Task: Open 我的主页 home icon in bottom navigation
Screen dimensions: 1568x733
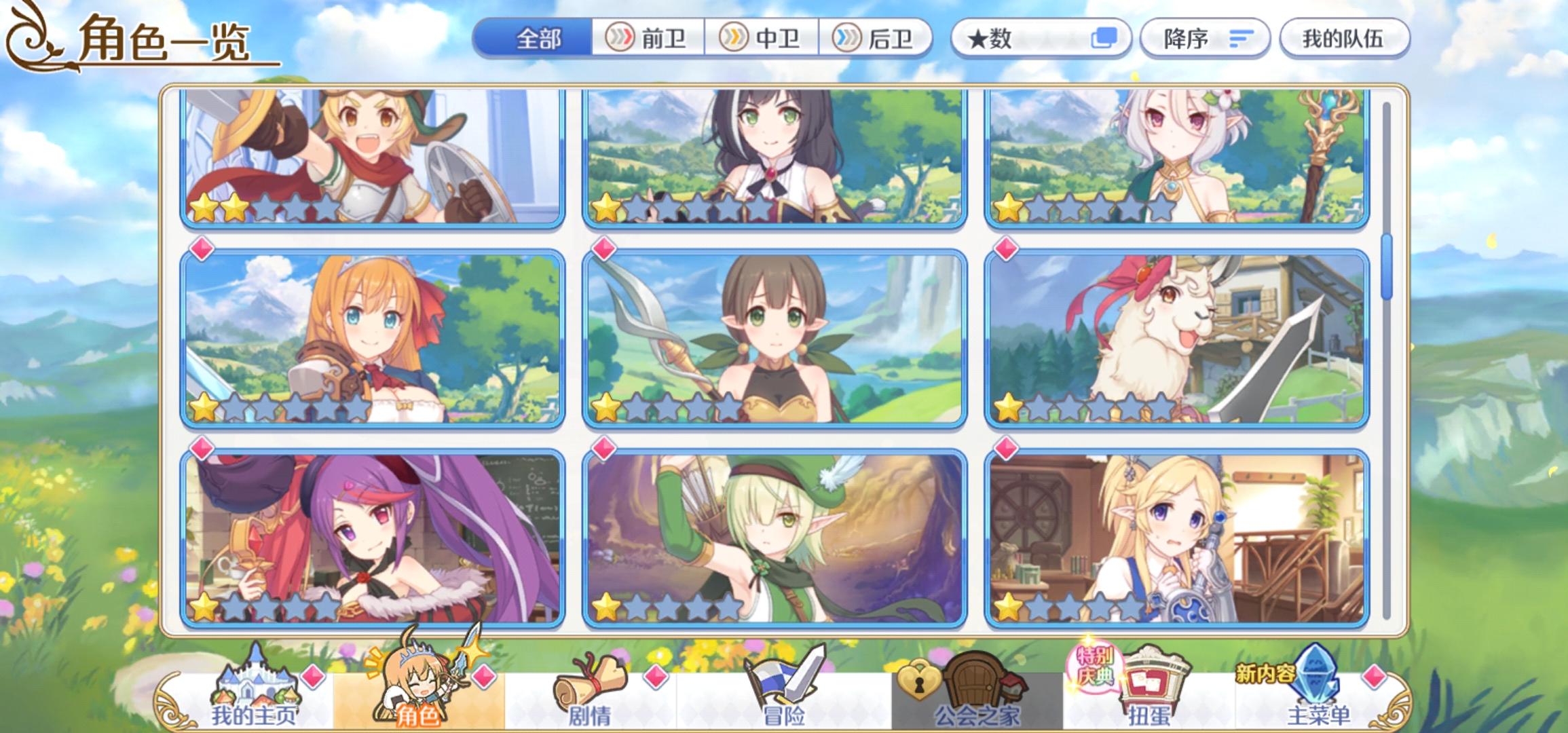Action: click(255, 685)
